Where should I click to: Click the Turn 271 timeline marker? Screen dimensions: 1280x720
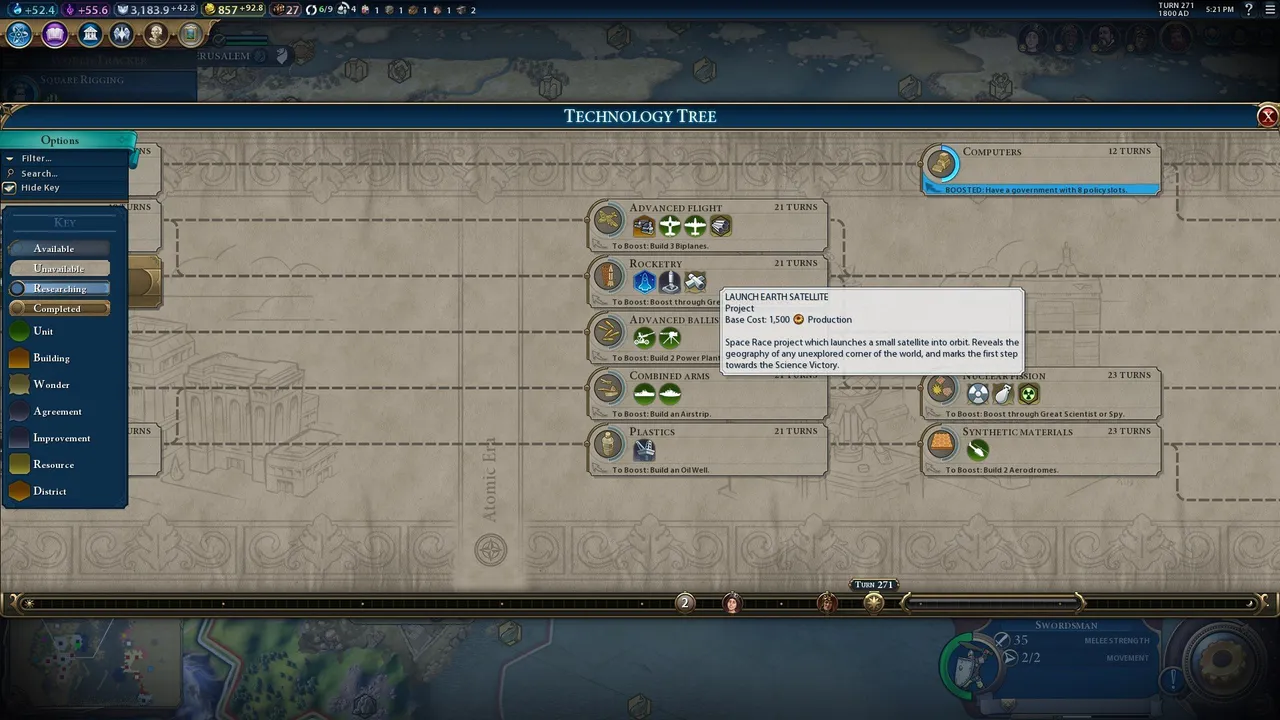tap(874, 602)
